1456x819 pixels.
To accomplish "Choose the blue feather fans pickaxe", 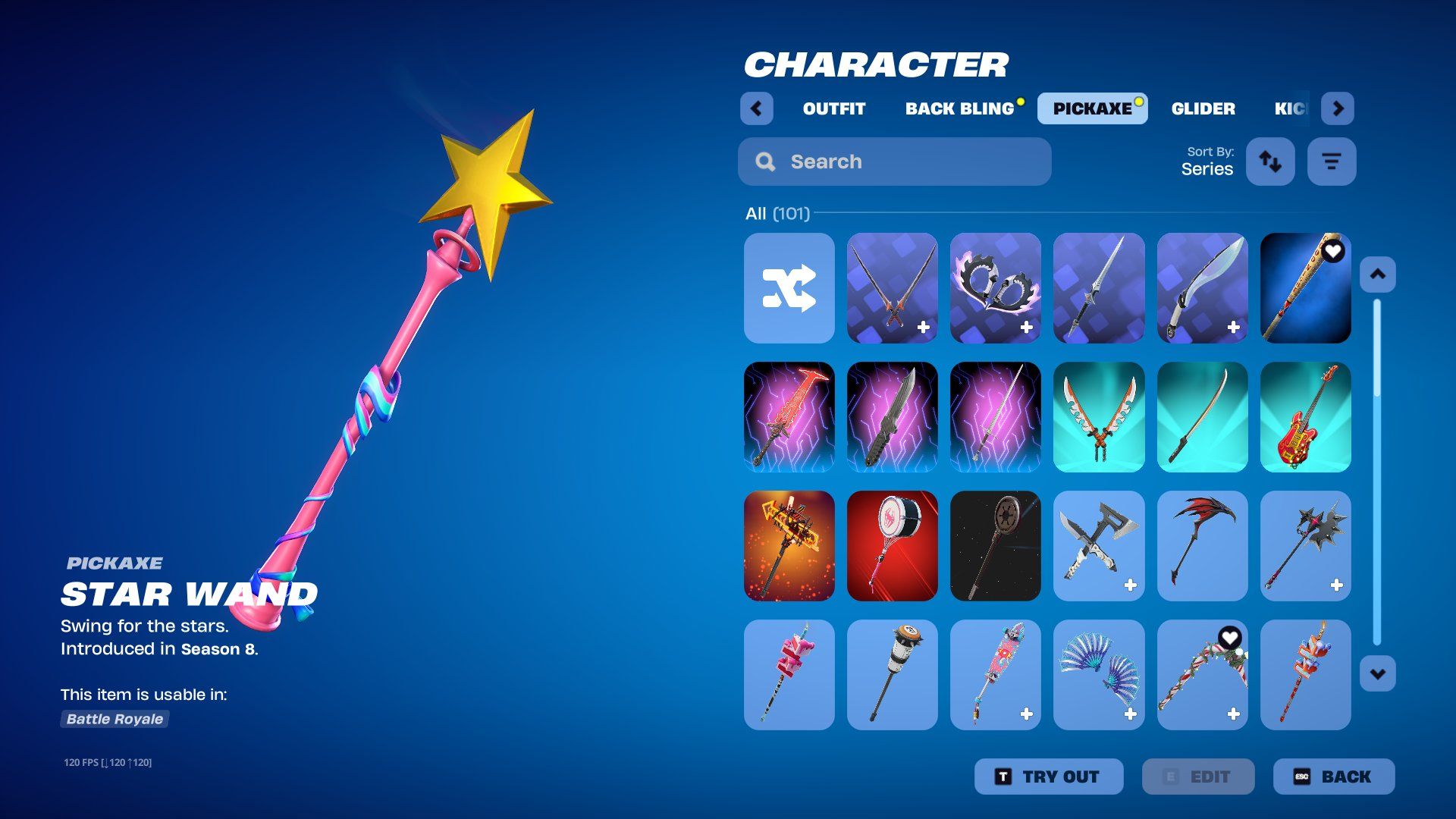I will tap(1098, 675).
